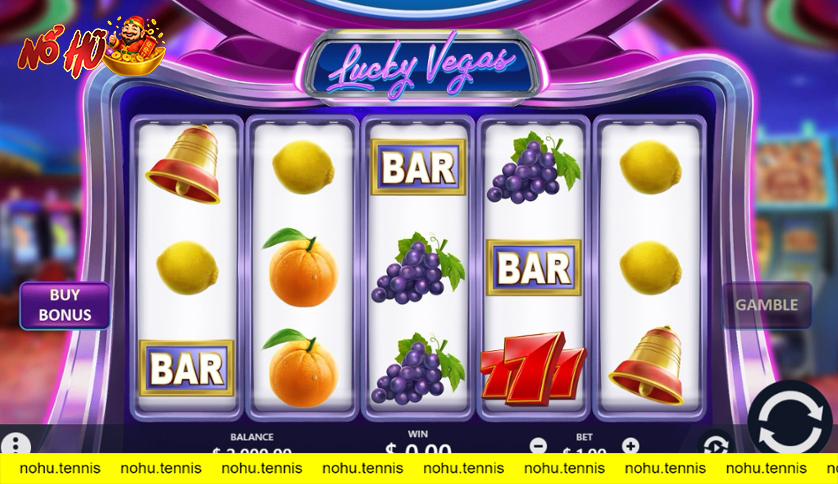Open the three-dot game menu
This screenshot has width=838, height=484.
point(16,443)
